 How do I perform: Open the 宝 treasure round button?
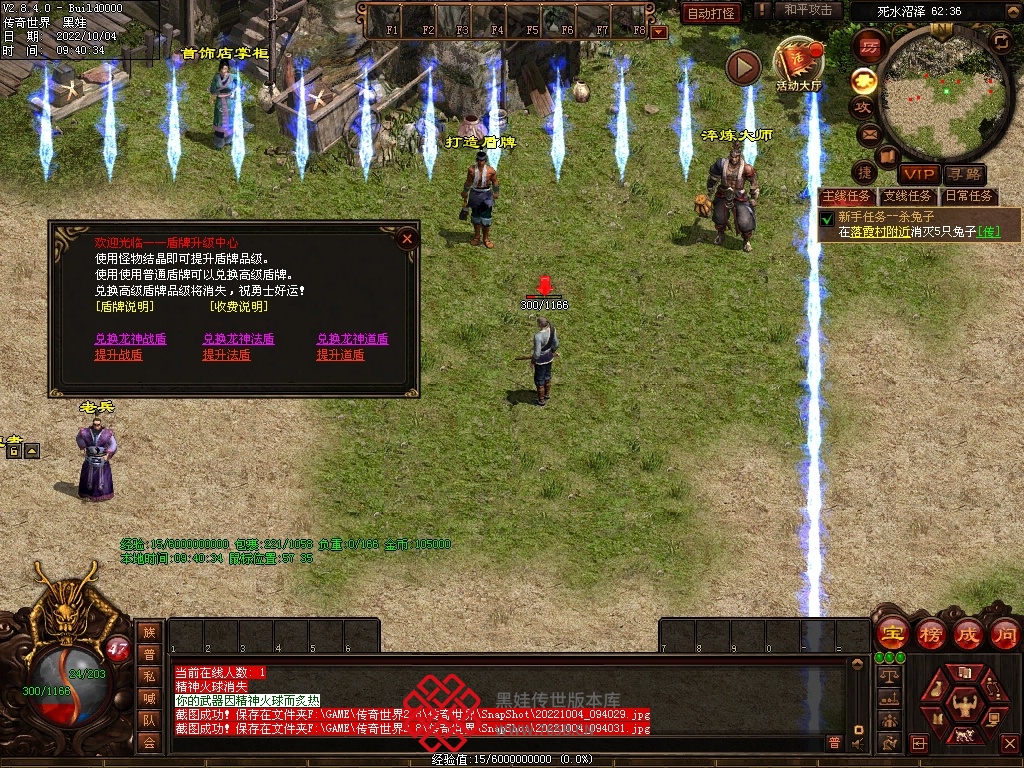(891, 634)
